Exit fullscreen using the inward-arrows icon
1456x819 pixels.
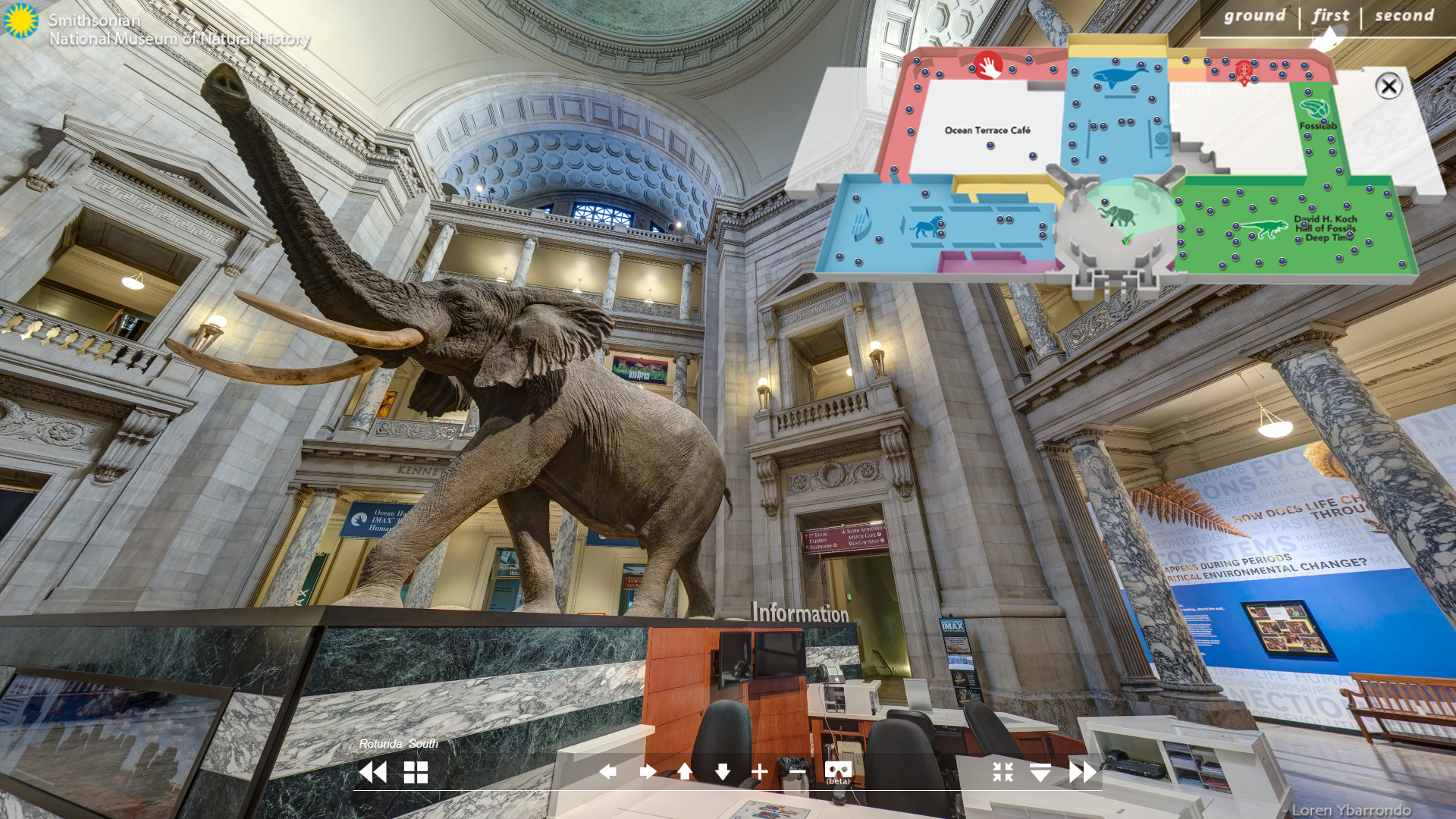click(1003, 772)
